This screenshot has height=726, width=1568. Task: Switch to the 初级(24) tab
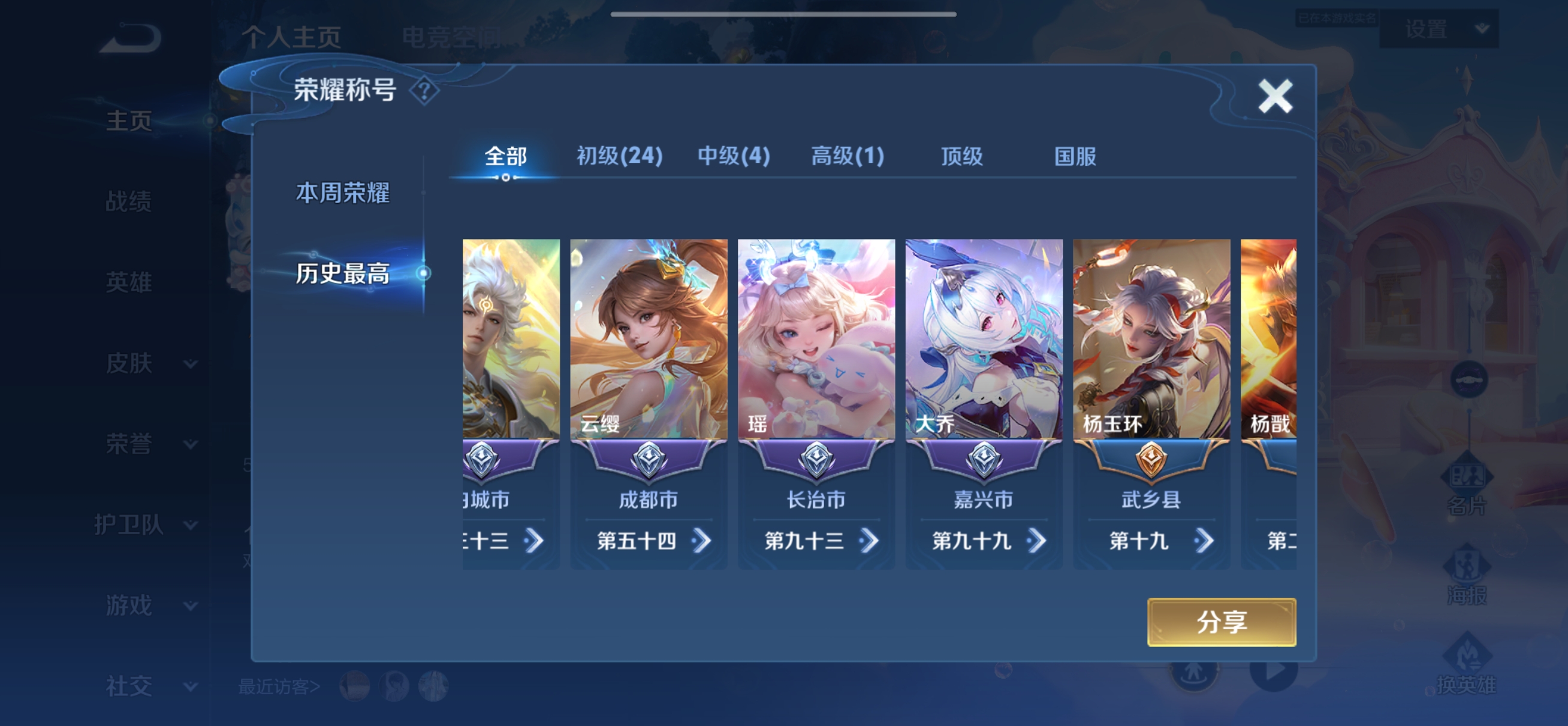619,156
